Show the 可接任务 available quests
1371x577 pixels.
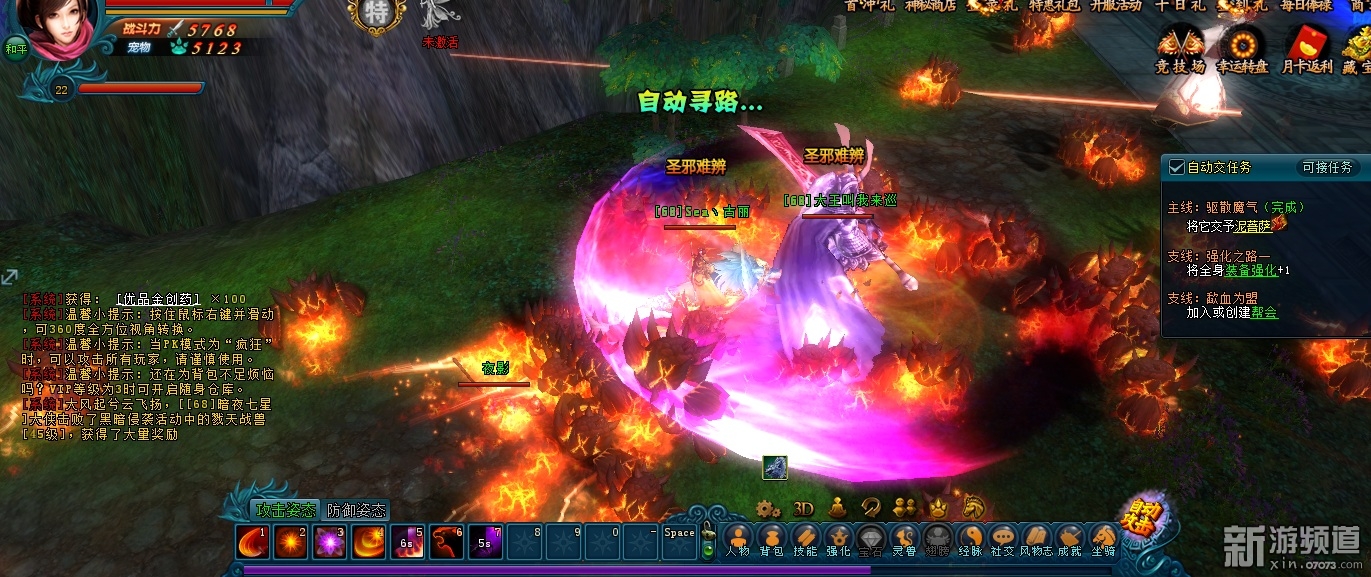(1327, 167)
